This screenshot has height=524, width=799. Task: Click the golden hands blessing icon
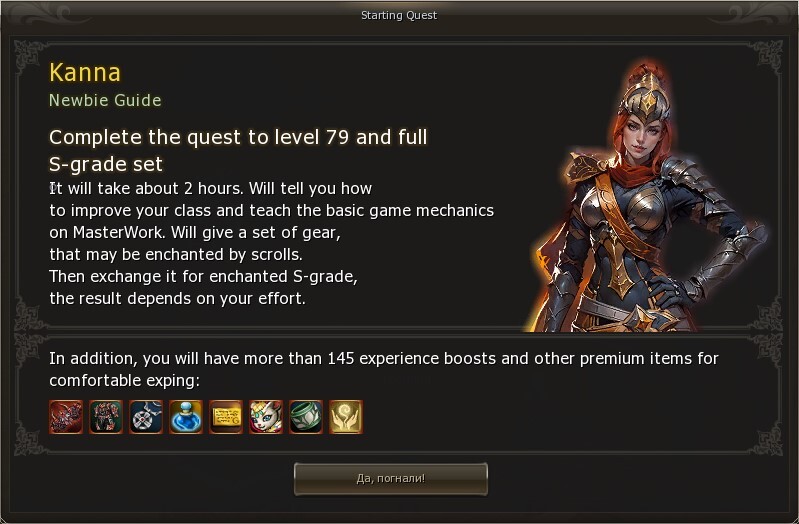346,417
